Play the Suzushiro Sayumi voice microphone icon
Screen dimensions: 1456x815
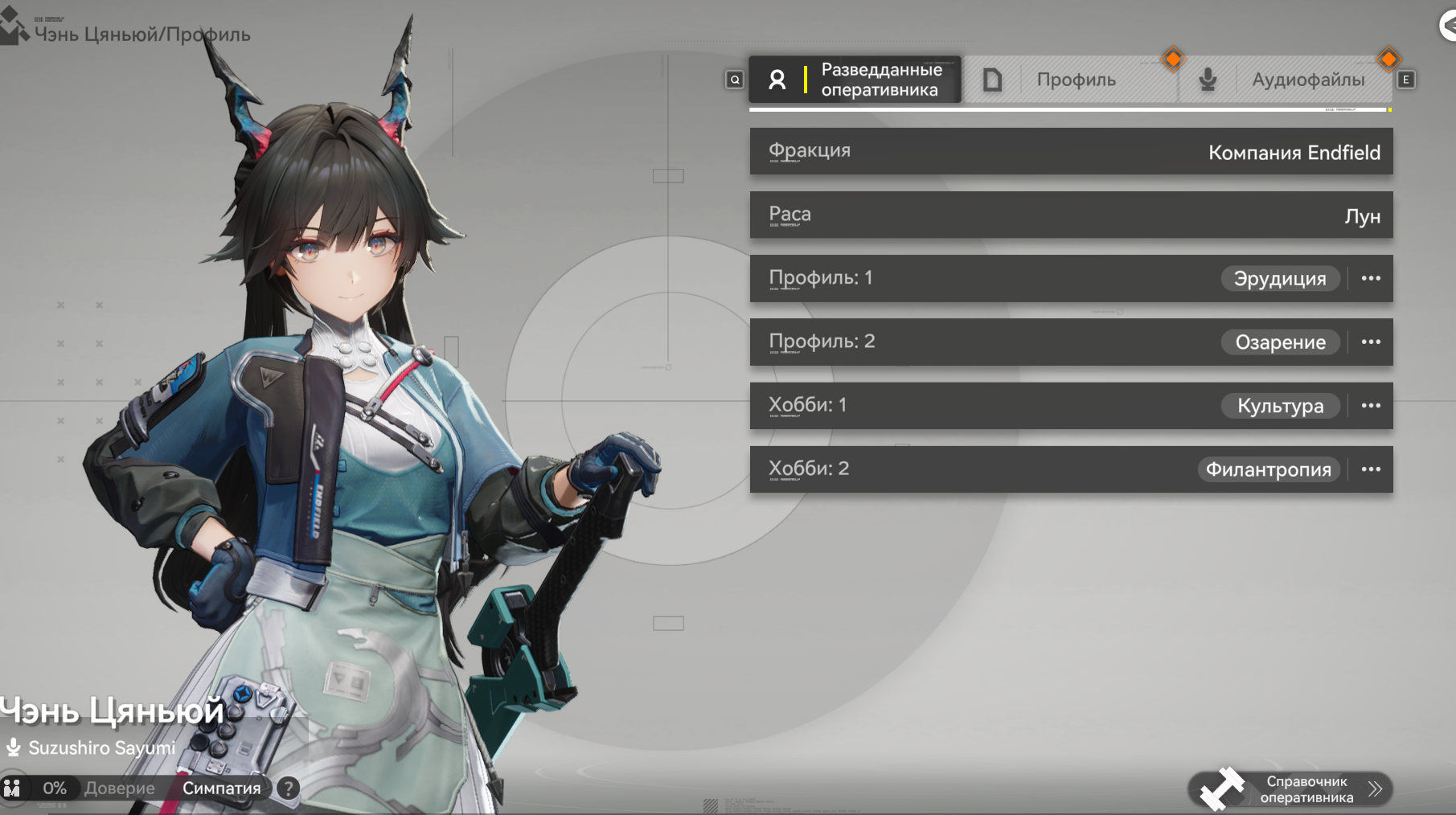(13, 748)
